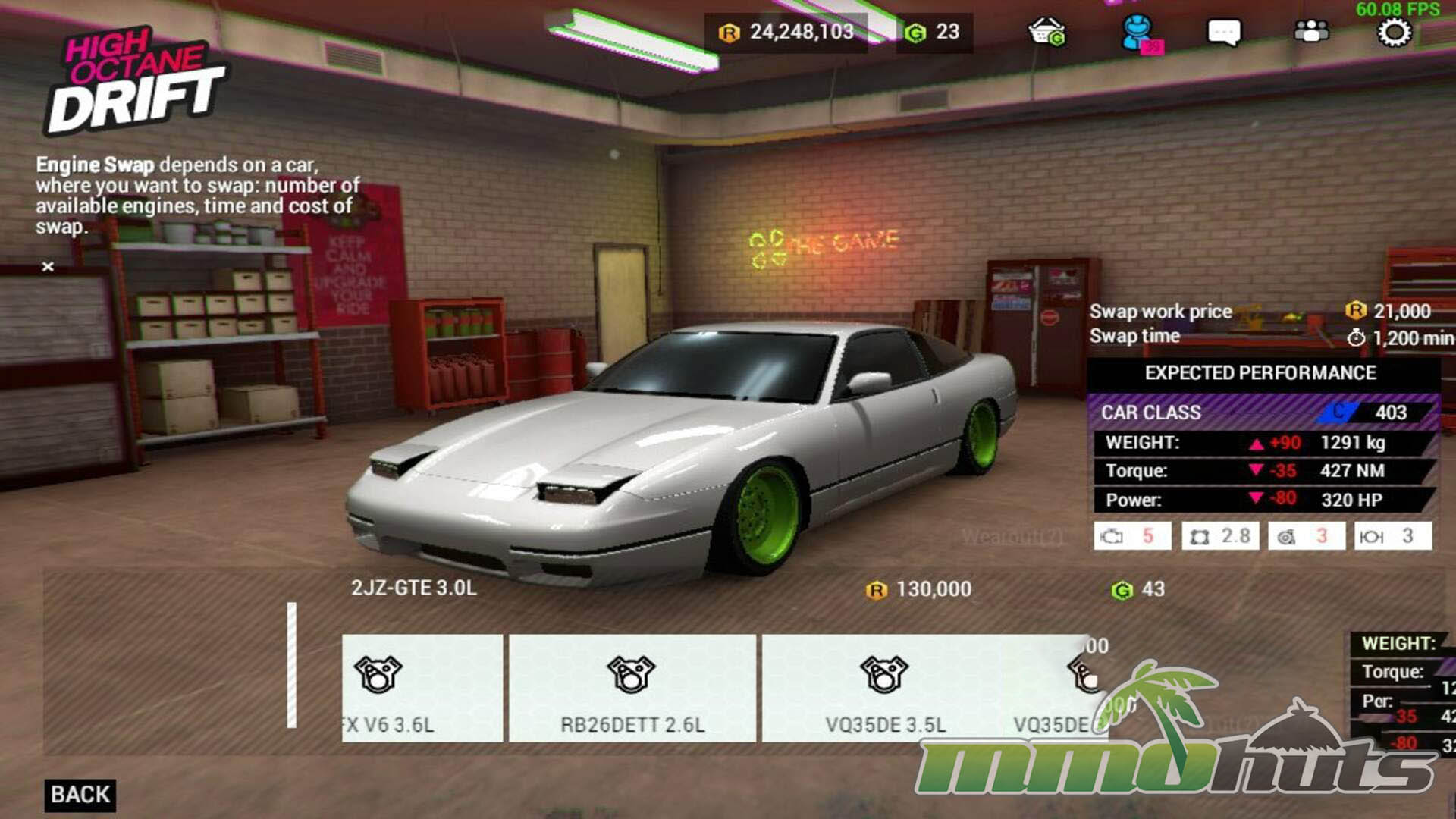Open the chat bubble
Image resolution: width=1456 pixels, height=819 pixels.
coord(1223,33)
